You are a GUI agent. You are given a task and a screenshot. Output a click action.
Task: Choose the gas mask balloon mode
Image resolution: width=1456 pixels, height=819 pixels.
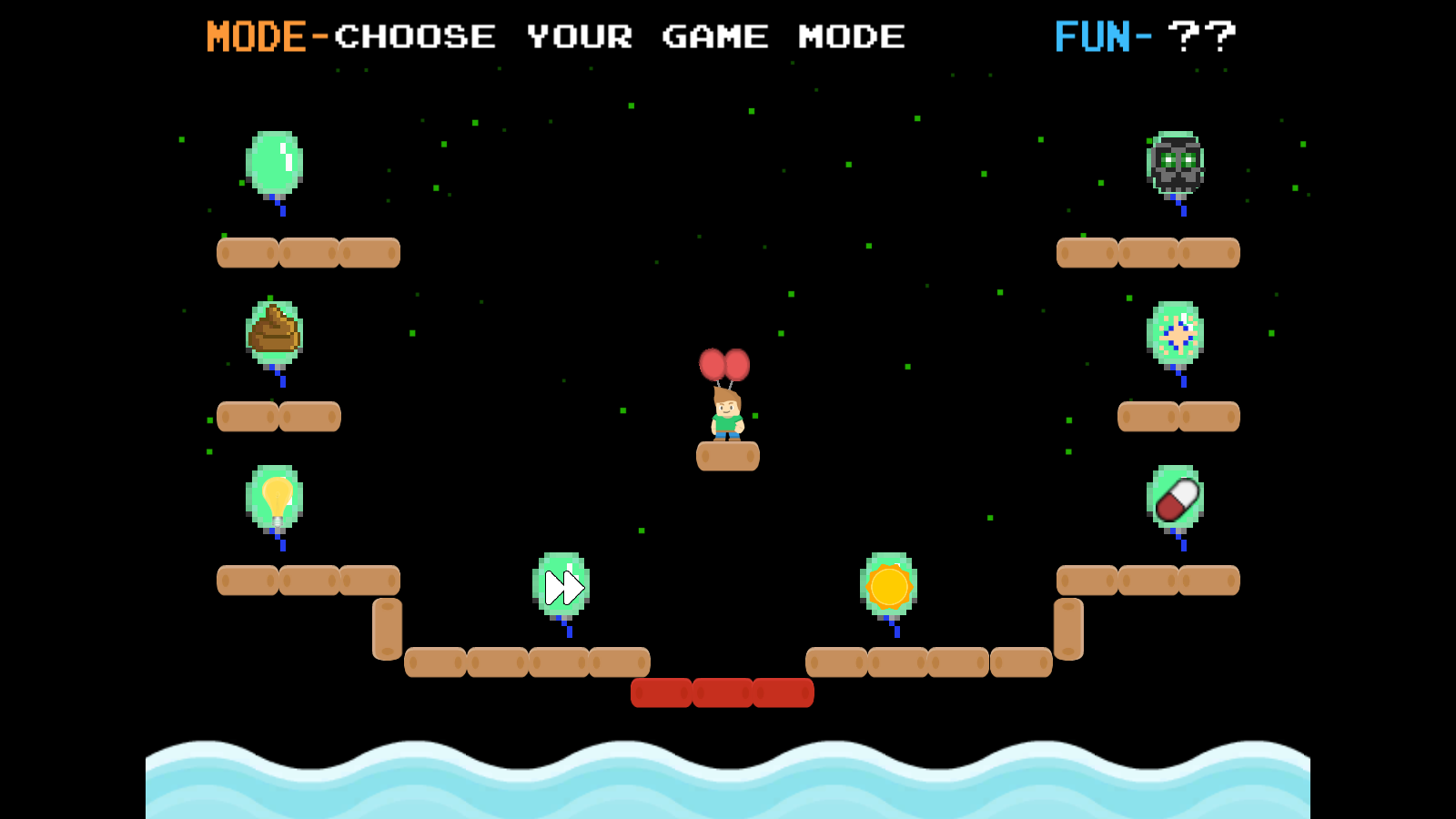(x=1175, y=164)
